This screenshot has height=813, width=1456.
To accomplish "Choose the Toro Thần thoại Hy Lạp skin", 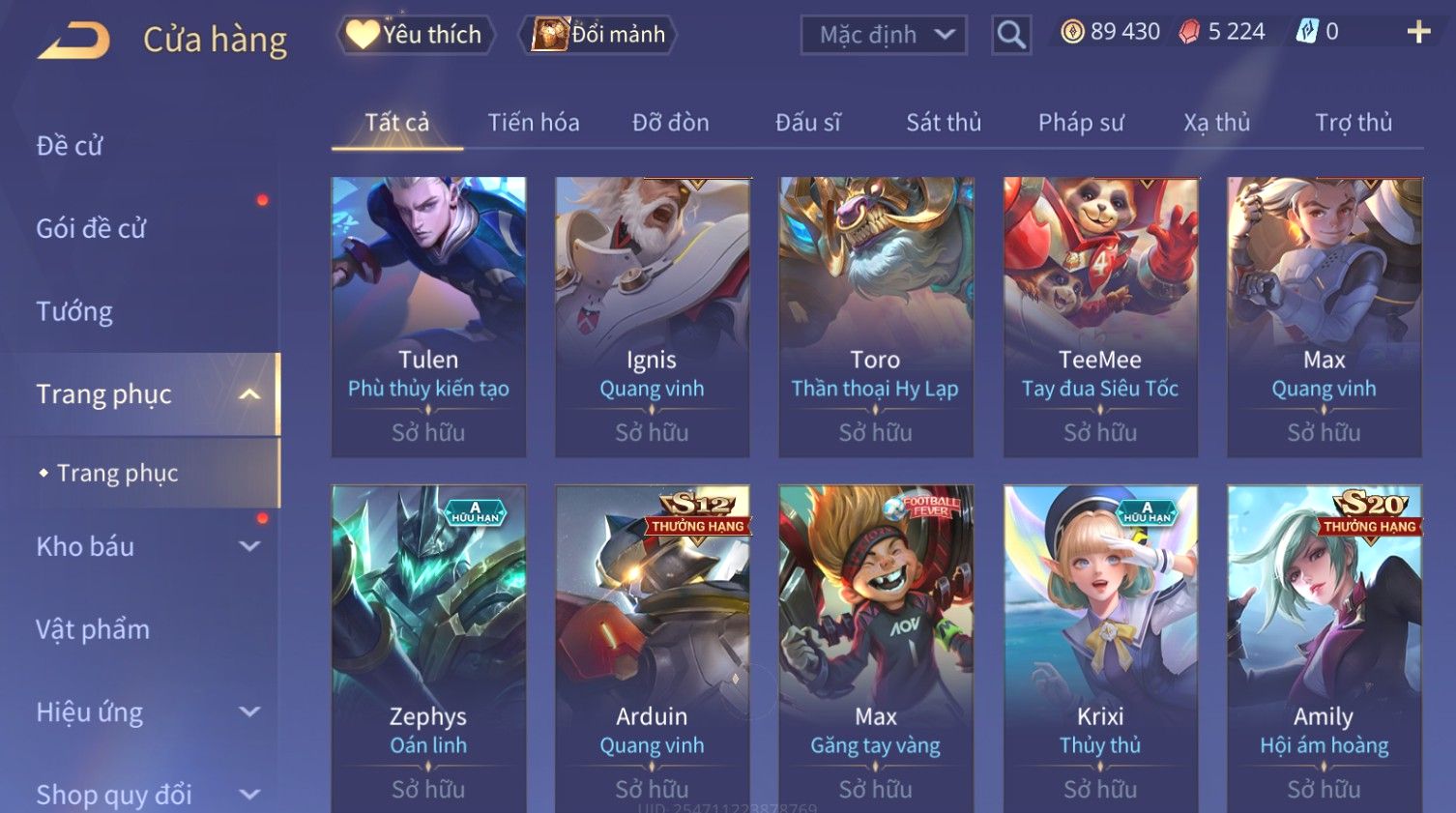I will [876, 315].
